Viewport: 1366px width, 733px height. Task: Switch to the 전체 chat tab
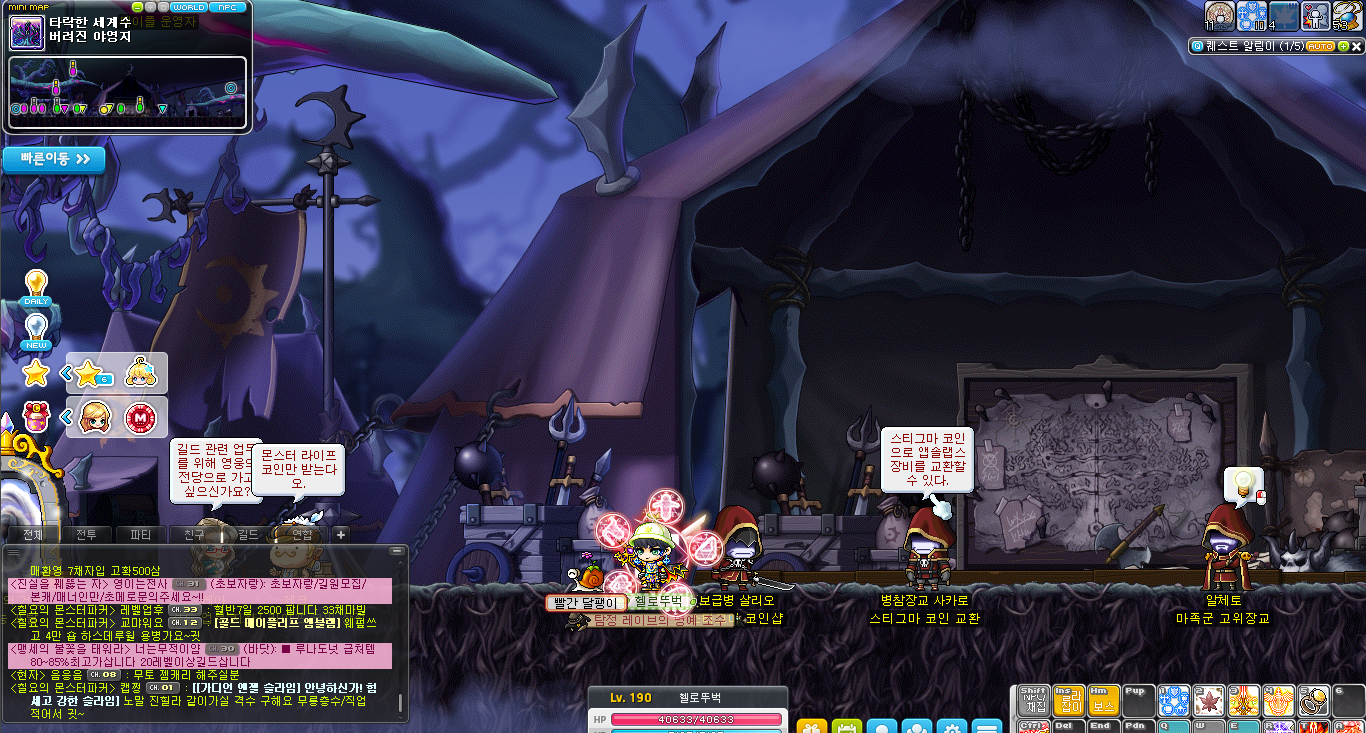33,535
